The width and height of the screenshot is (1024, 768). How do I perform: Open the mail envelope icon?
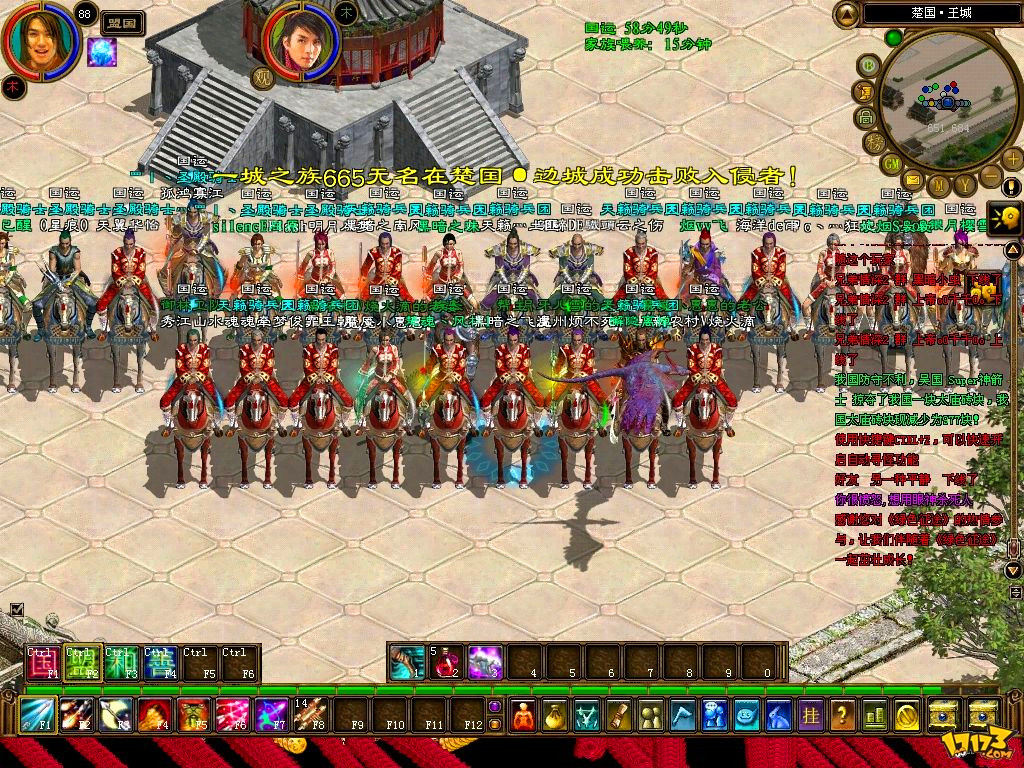913,179
